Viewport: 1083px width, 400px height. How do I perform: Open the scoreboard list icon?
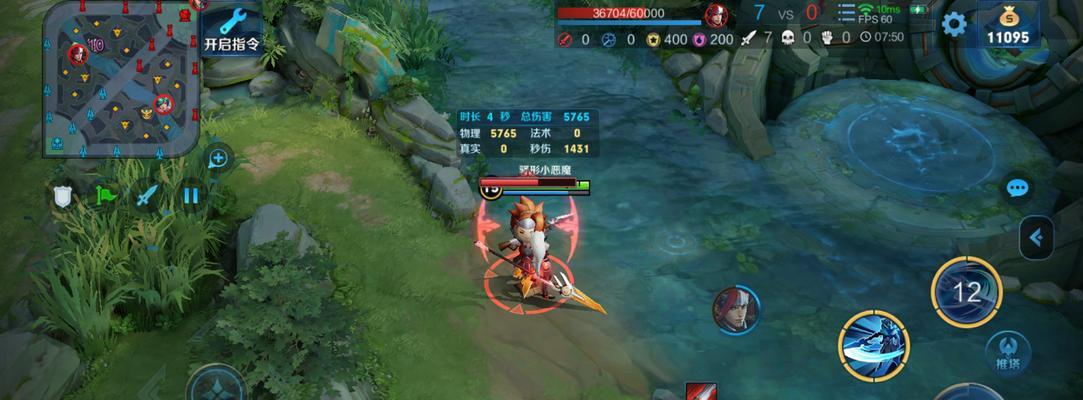tap(846, 13)
